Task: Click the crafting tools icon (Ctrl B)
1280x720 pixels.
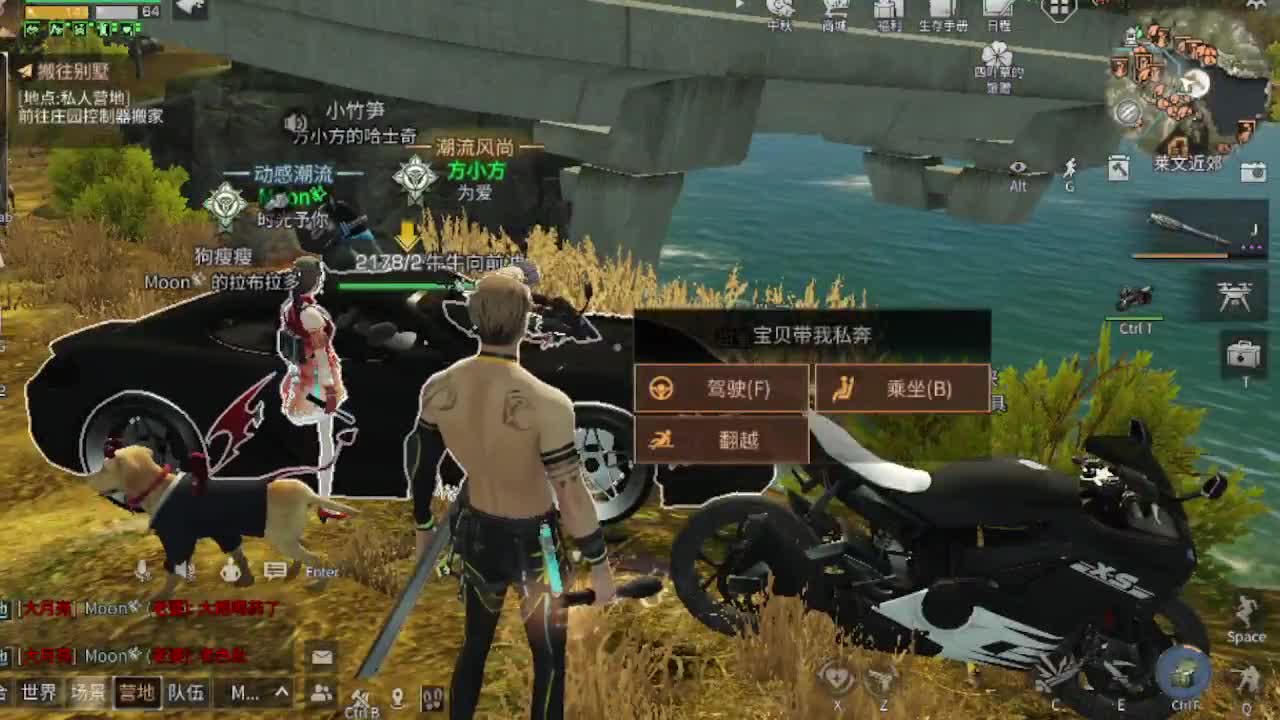Action: [360, 698]
